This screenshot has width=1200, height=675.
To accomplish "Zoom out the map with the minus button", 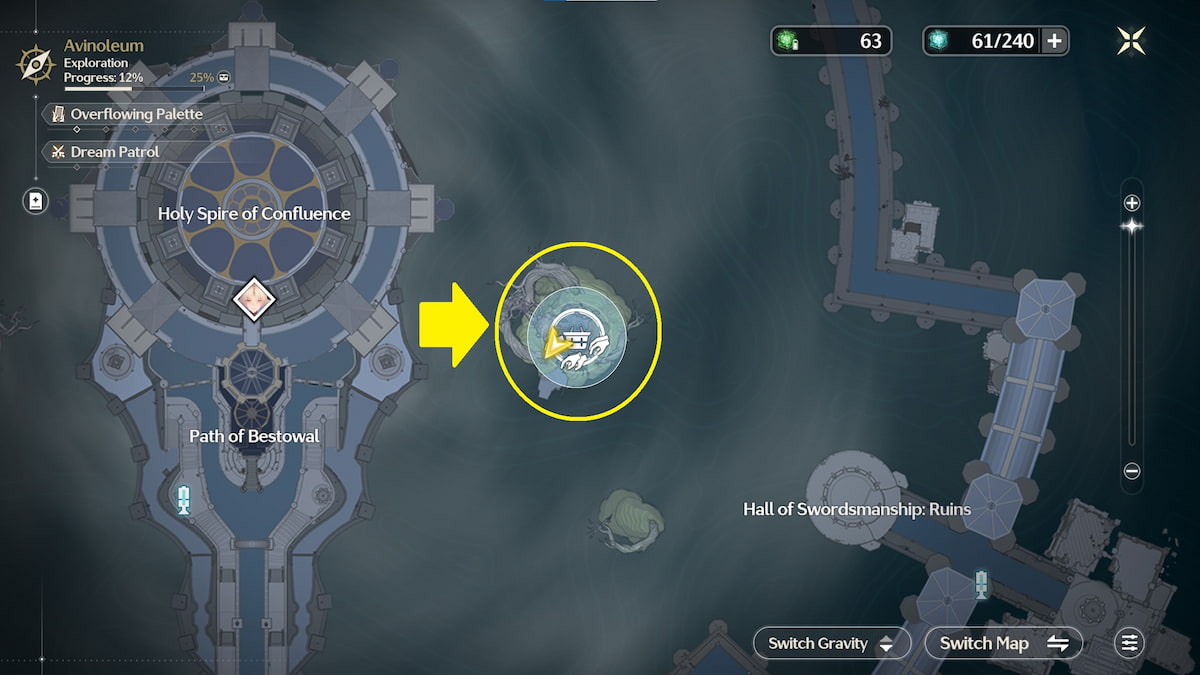I will 1132,471.
